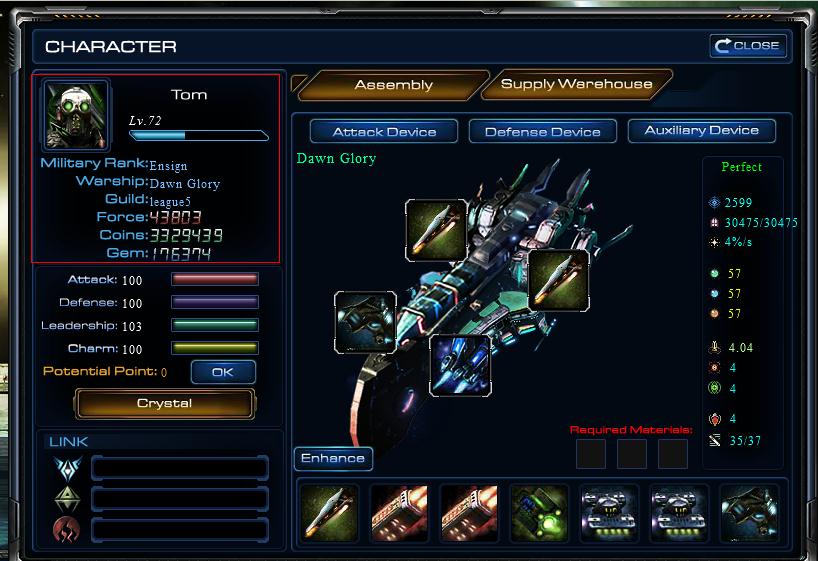Show Attack Device items
Viewport: 818px width, 561px height.
384,131
